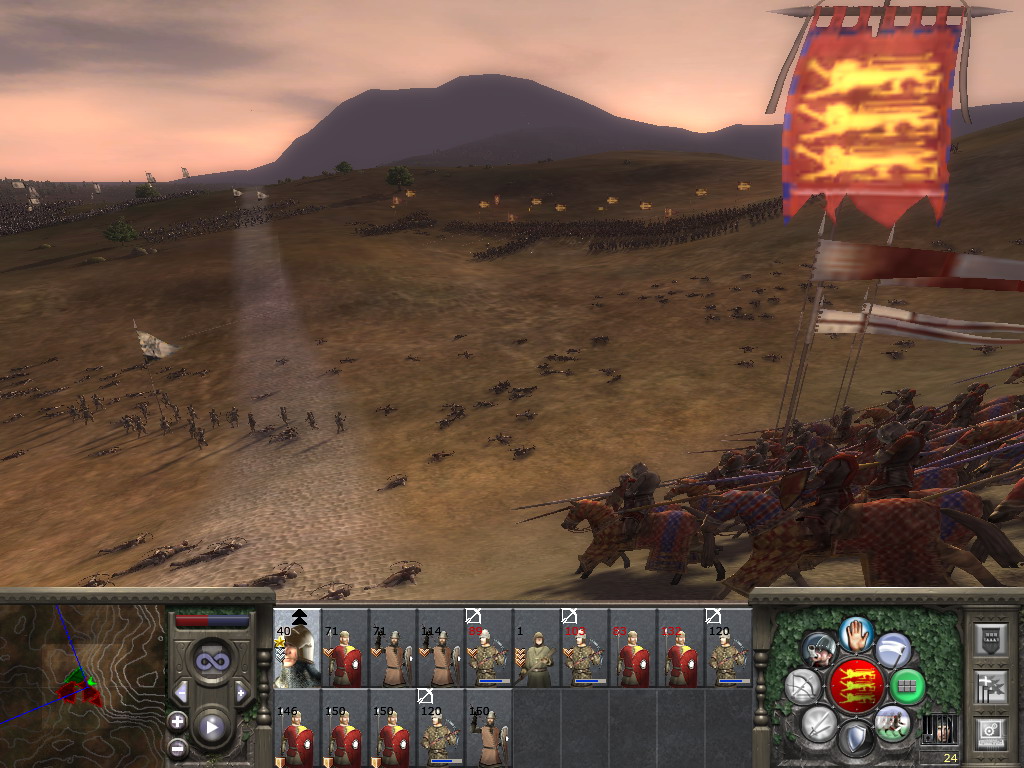Open the captured prisoners portrait button
The image size is (1024, 768).
(937, 728)
